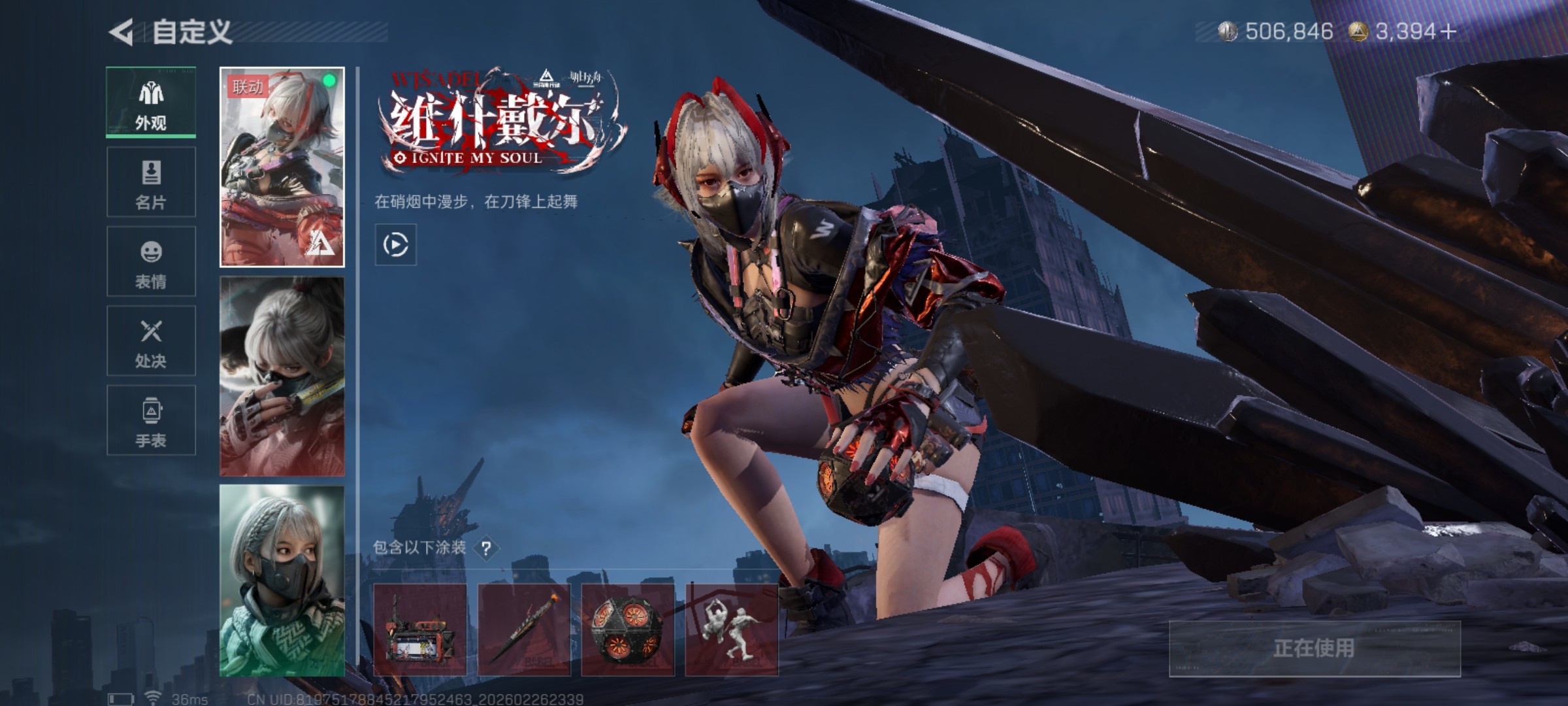Preview the bundled character action item
The width and height of the screenshot is (1568, 706).
click(731, 630)
